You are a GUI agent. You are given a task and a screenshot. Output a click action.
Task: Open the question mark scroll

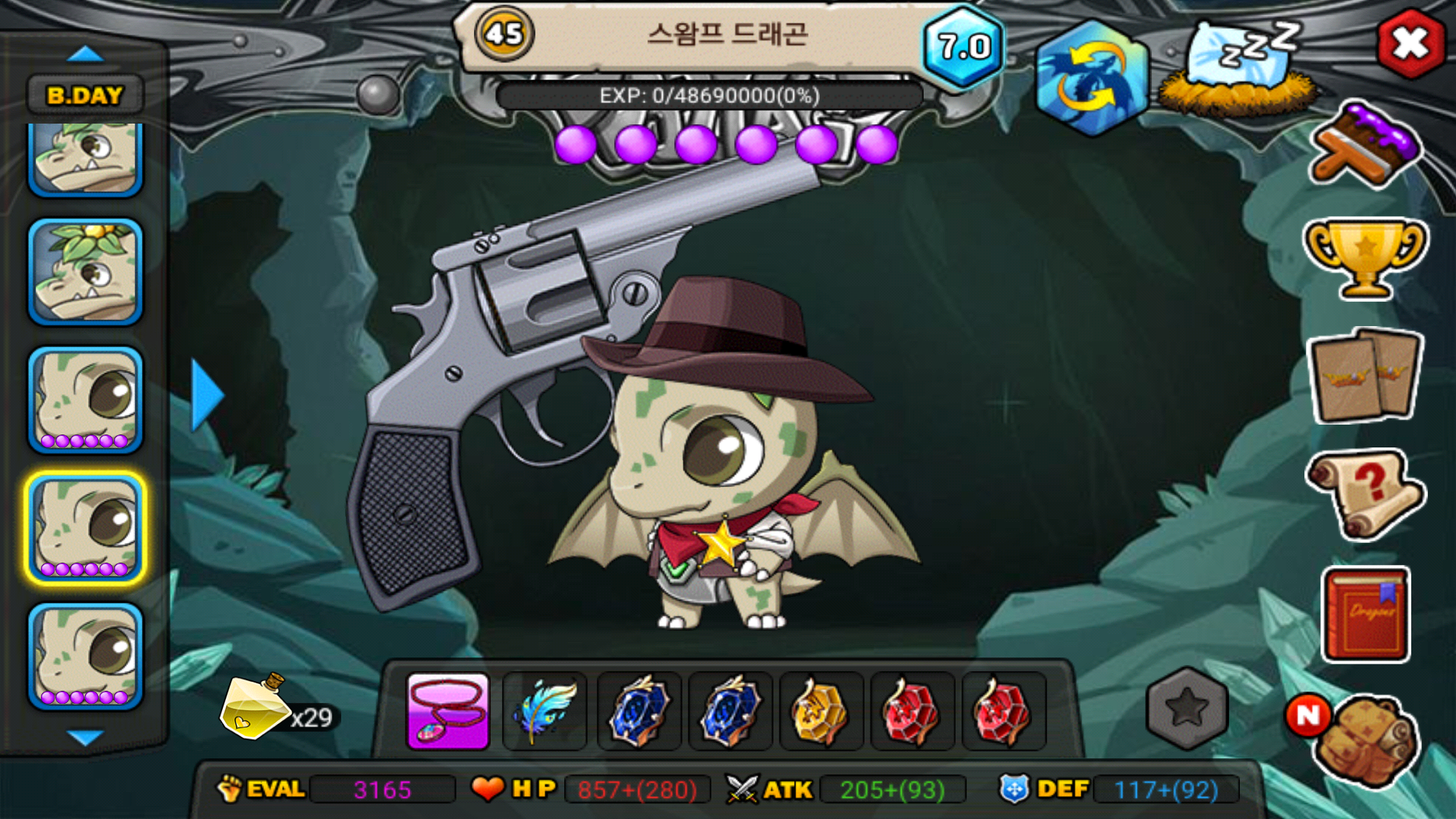(x=1365, y=493)
